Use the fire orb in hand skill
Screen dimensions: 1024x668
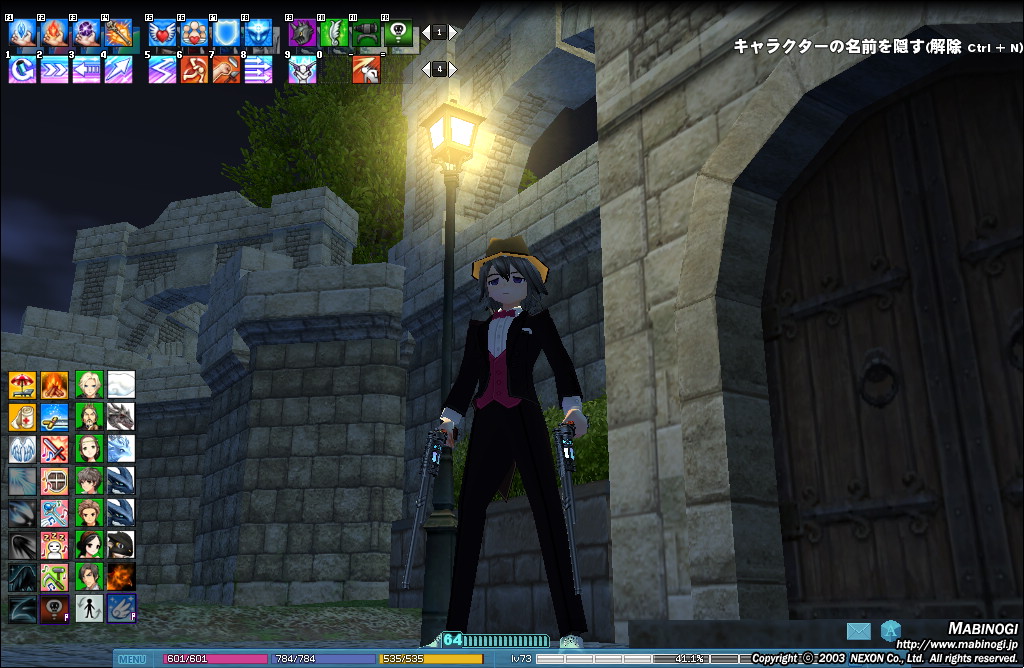click(x=54, y=34)
